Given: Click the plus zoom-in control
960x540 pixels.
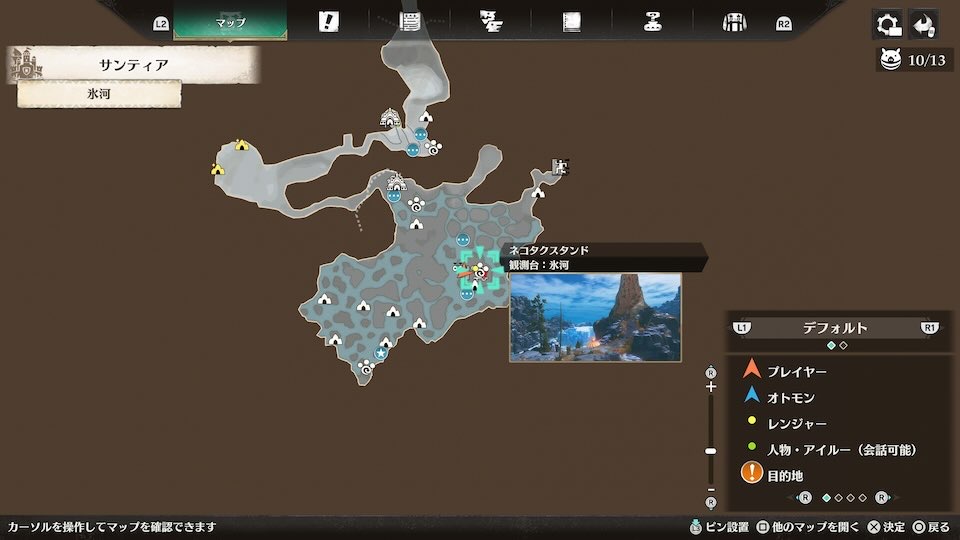Looking at the screenshot, I should pos(711,387).
